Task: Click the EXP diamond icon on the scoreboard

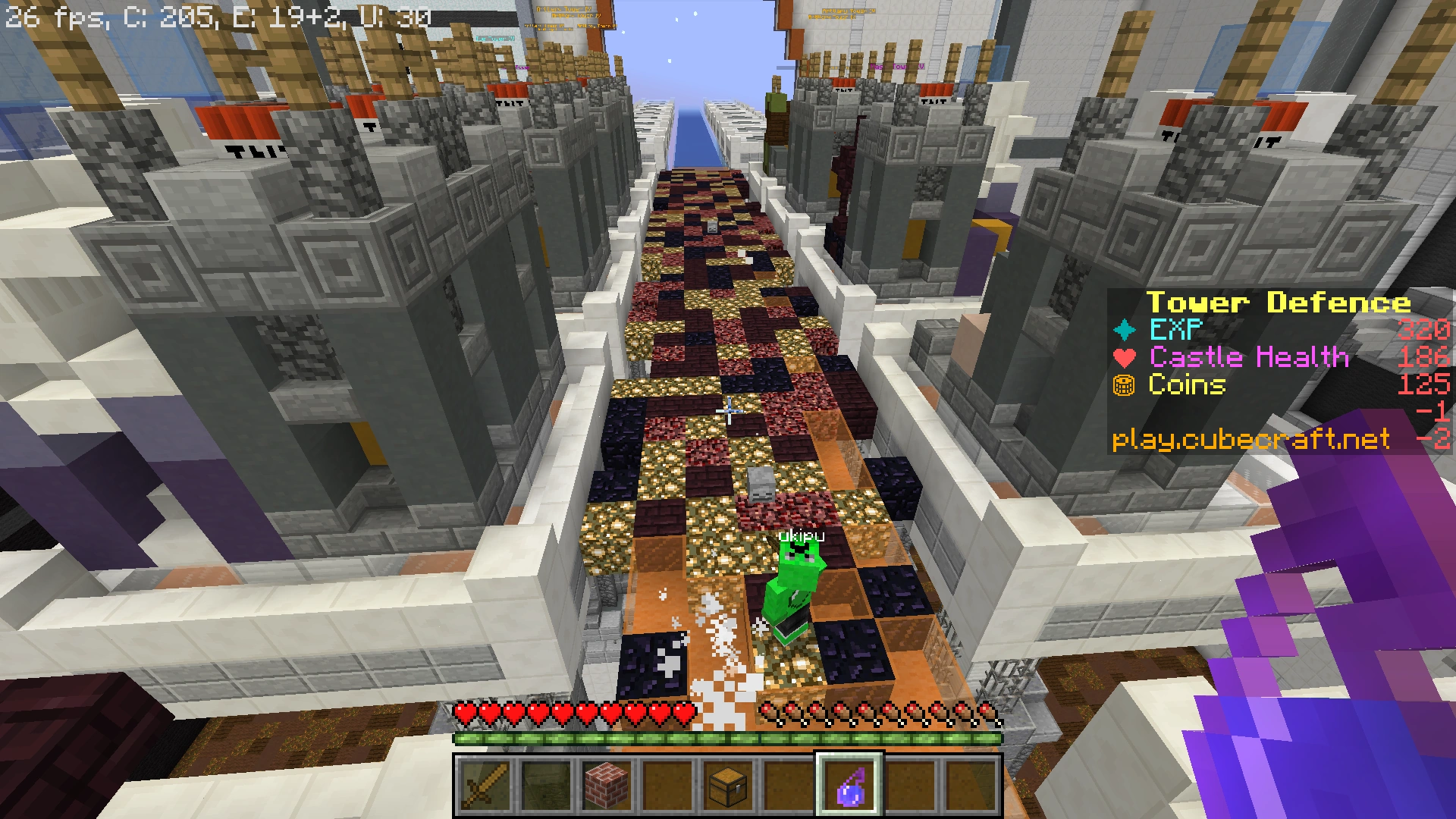Action: pos(1125,330)
